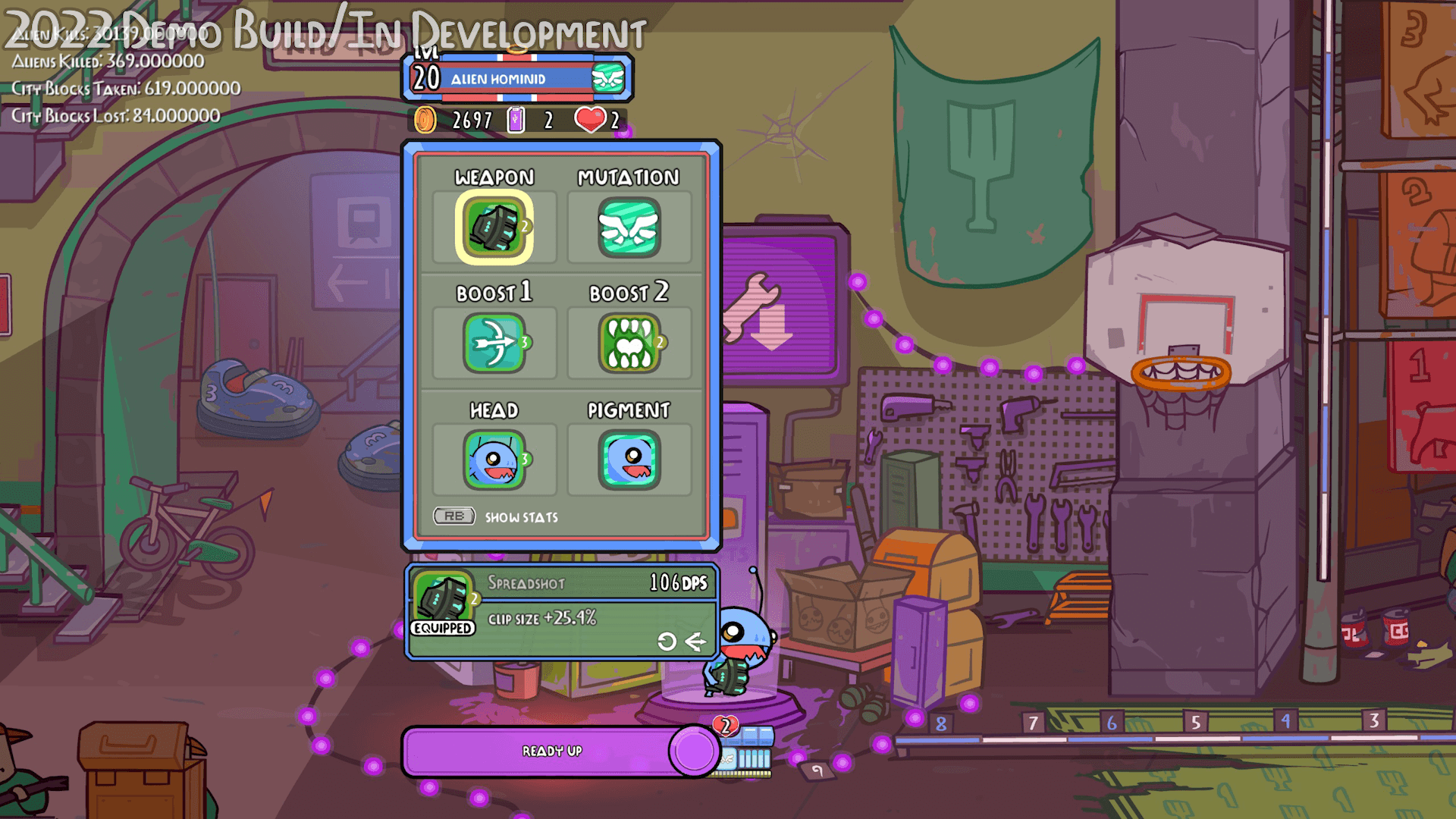Screen dimensions: 1456x819
Task: Open the Head equipment slot
Action: [x=494, y=460]
